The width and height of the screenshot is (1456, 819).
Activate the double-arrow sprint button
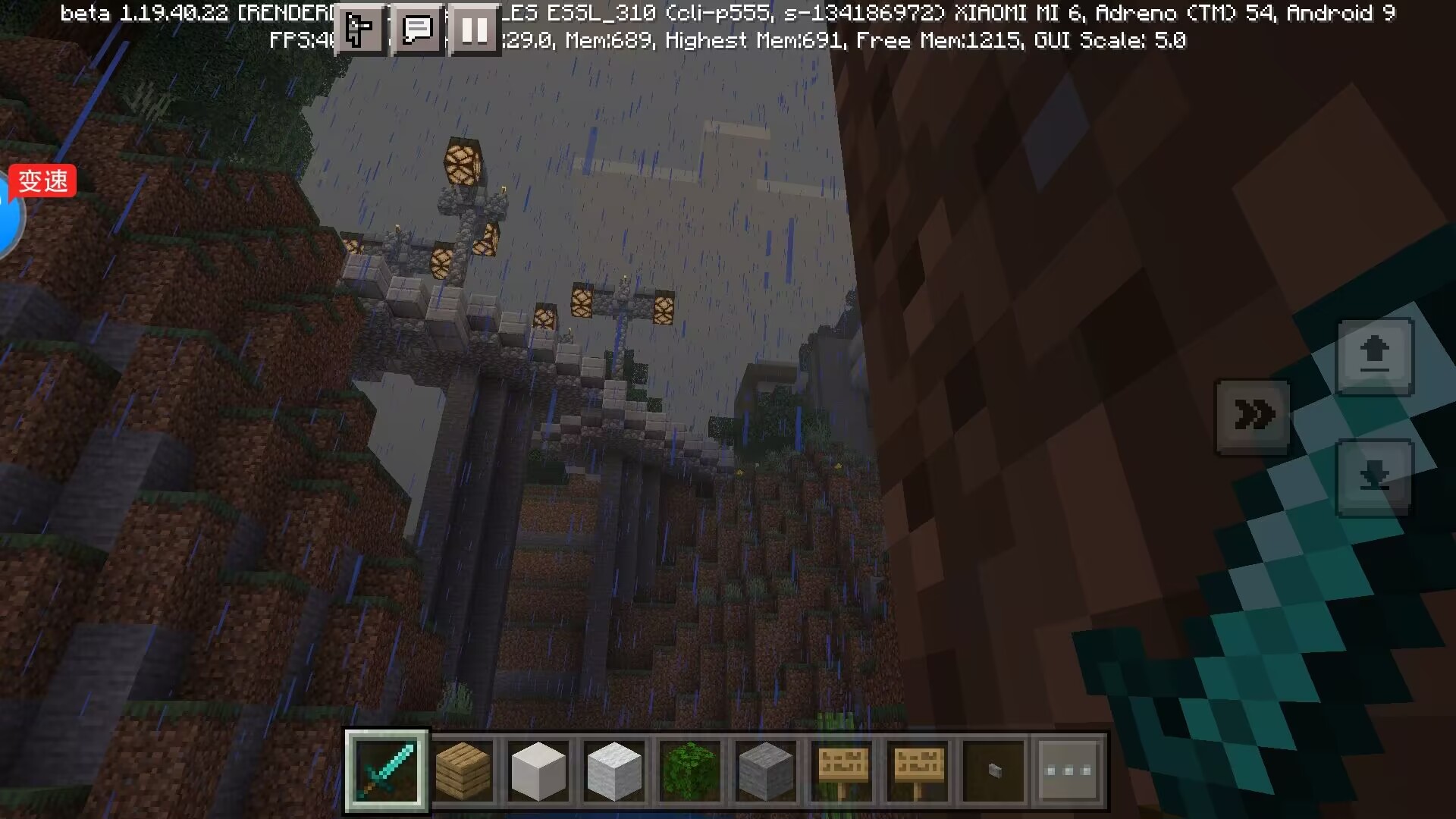tap(1253, 416)
